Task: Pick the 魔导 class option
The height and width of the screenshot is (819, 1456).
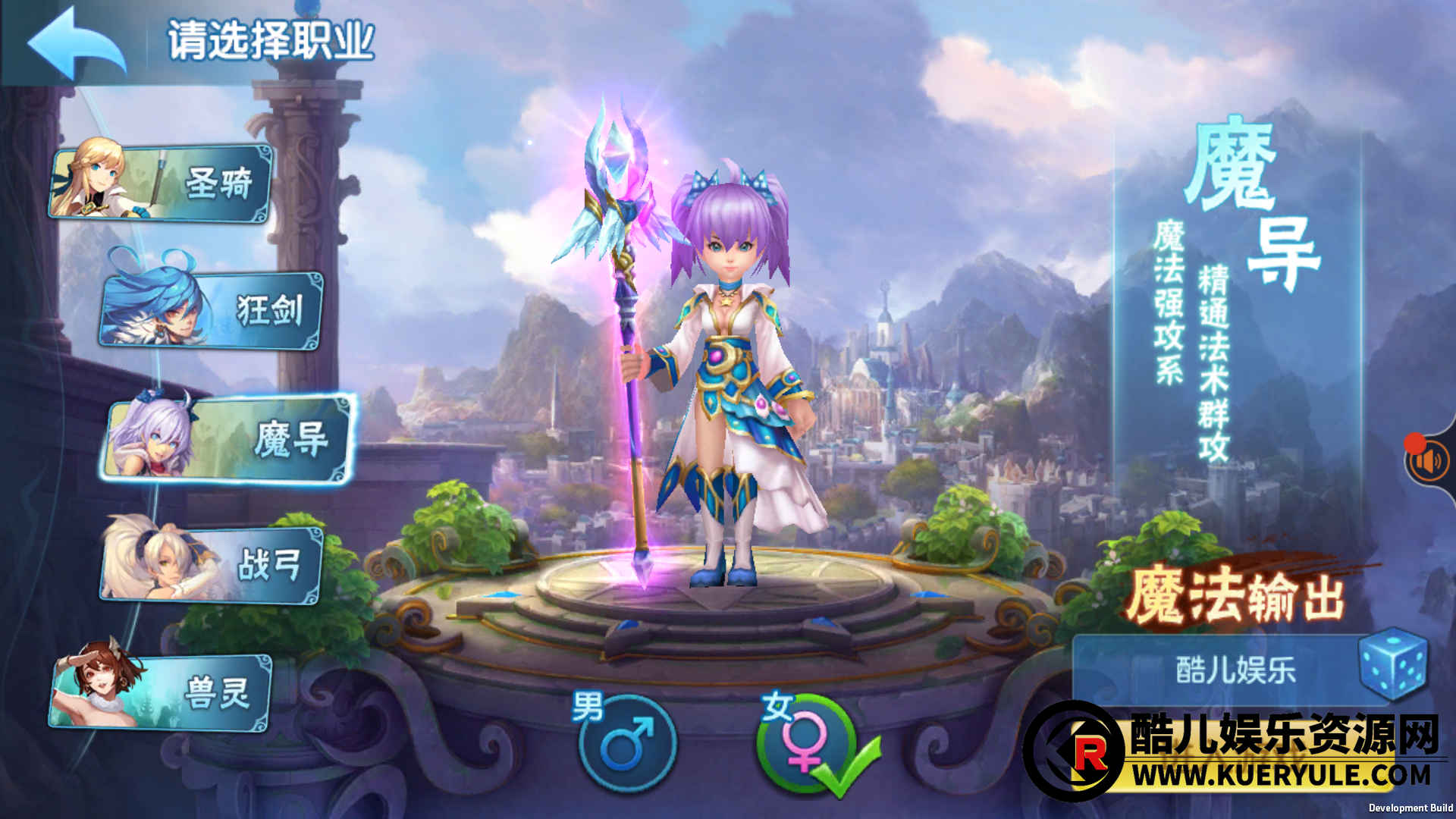Action: tap(229, 439)
